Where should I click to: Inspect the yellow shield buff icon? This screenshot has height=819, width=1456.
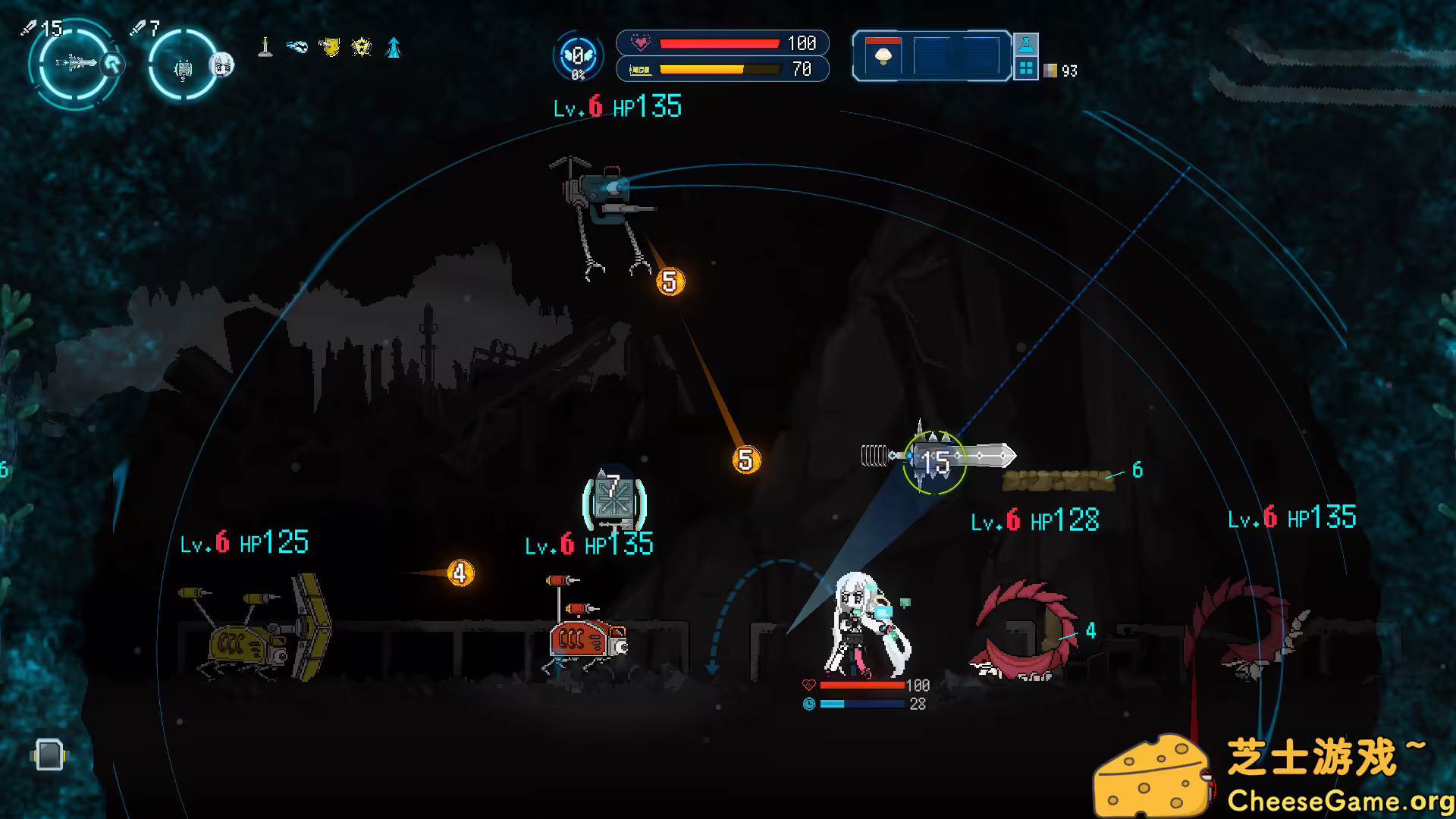[x=329, y=48]
